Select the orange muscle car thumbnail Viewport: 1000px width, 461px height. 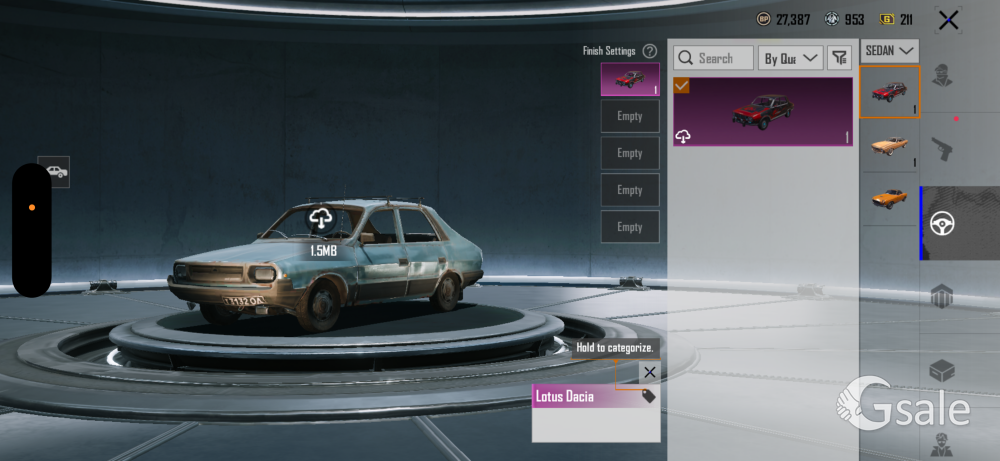point(890,197)
